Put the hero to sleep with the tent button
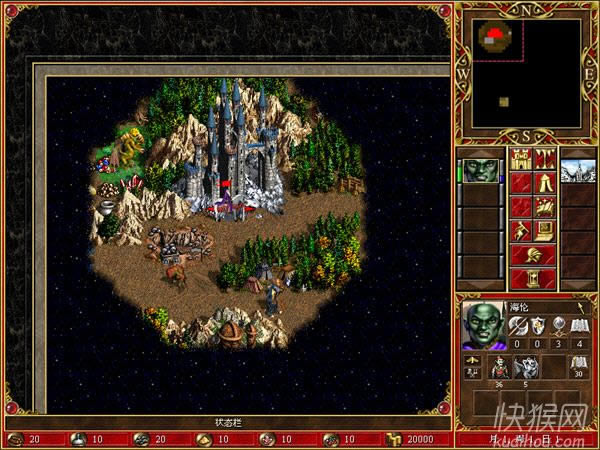Viewport: 600px width, 450px height. [x=545, y=183]
